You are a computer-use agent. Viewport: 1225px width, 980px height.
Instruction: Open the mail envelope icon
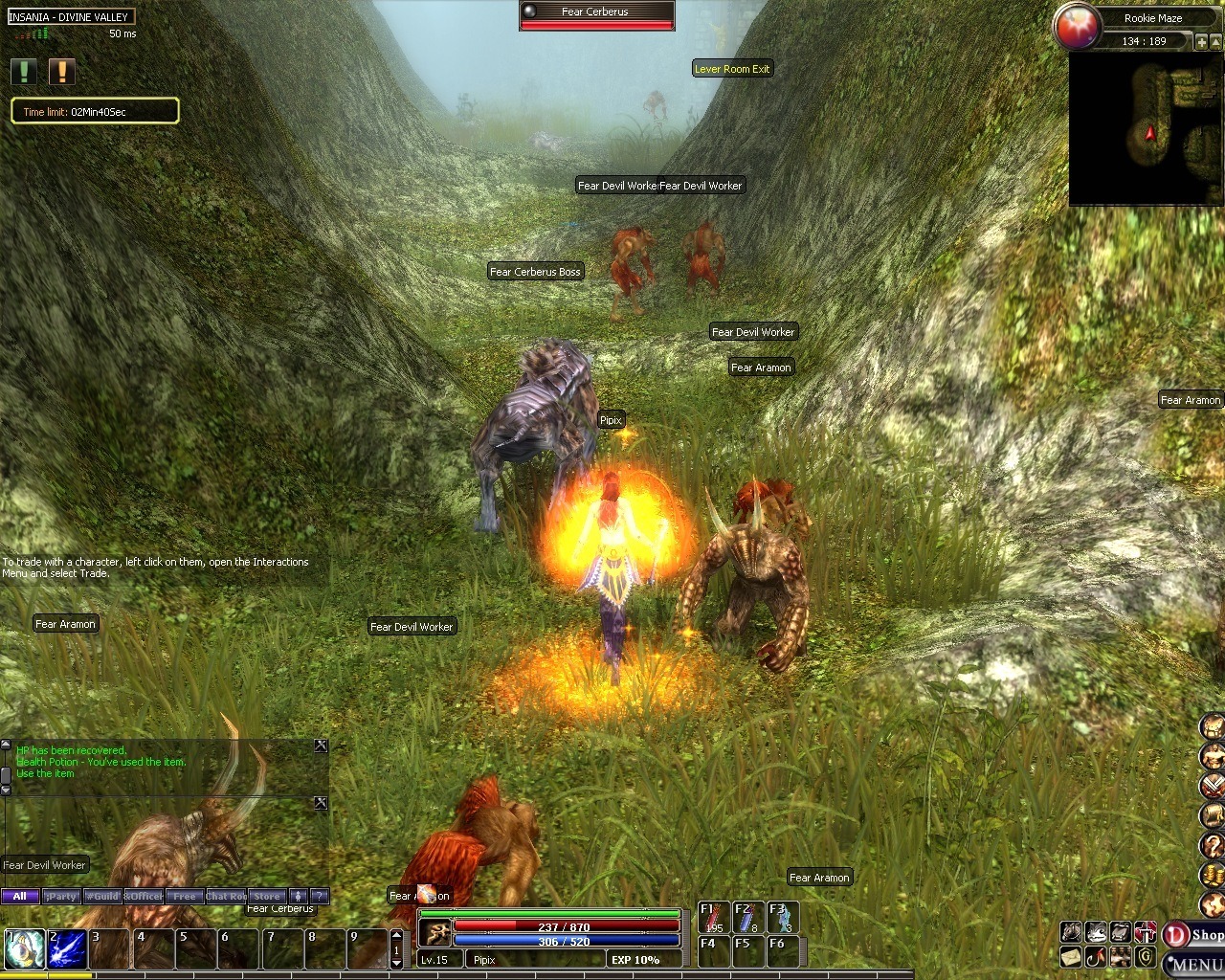1071,956
